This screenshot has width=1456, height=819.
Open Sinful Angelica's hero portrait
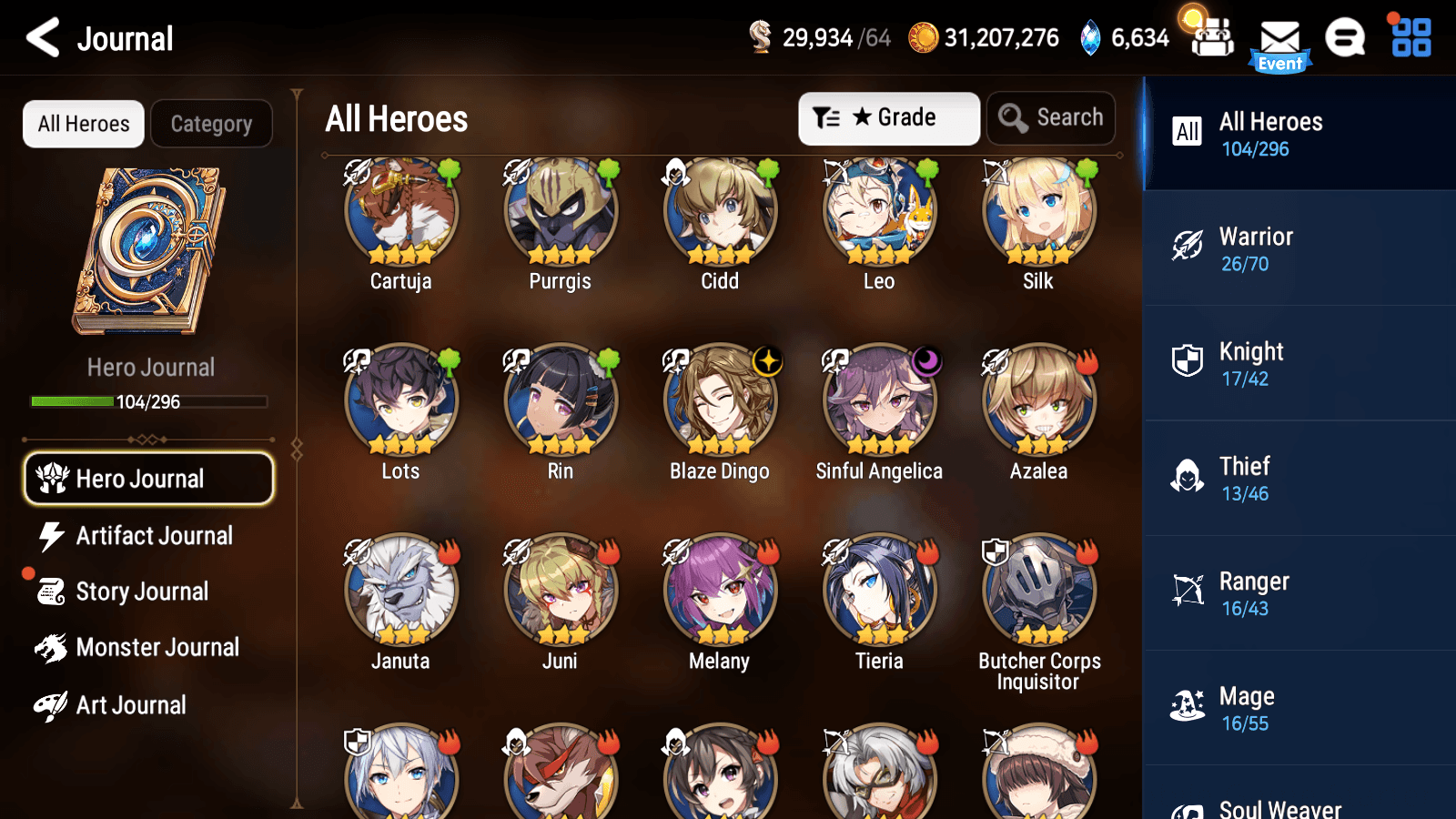879,399
